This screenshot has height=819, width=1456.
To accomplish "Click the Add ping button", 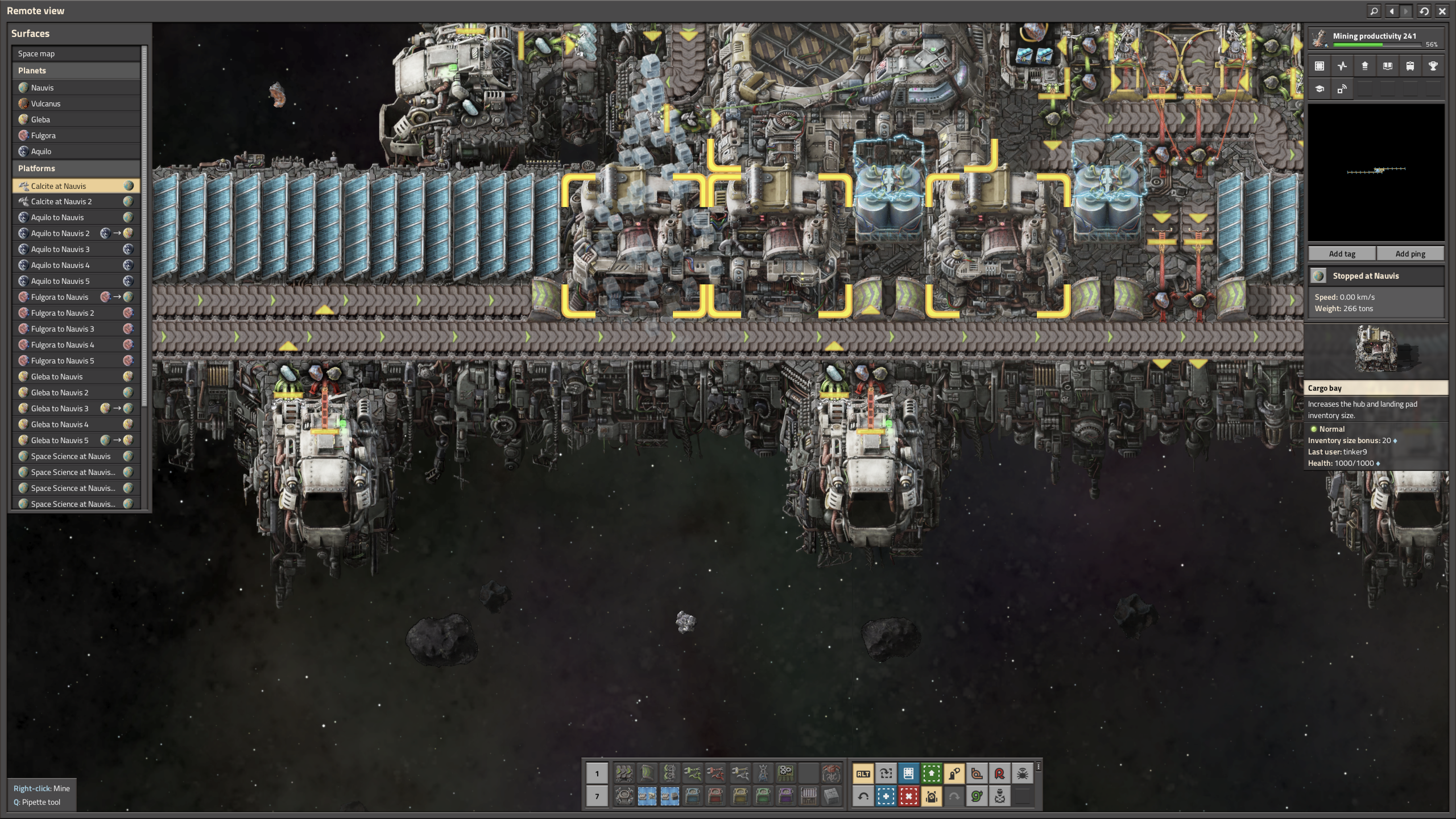I will 1410,253.
